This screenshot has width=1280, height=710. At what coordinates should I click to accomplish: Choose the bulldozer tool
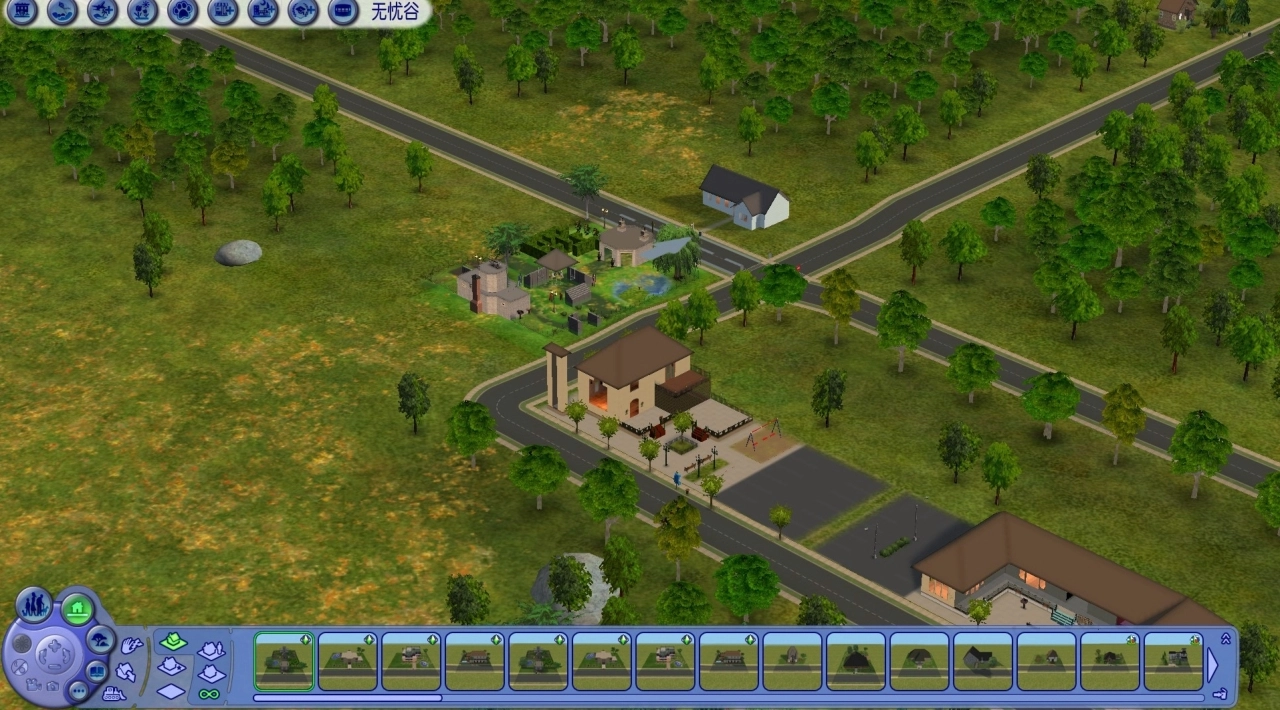click(114, 693)
